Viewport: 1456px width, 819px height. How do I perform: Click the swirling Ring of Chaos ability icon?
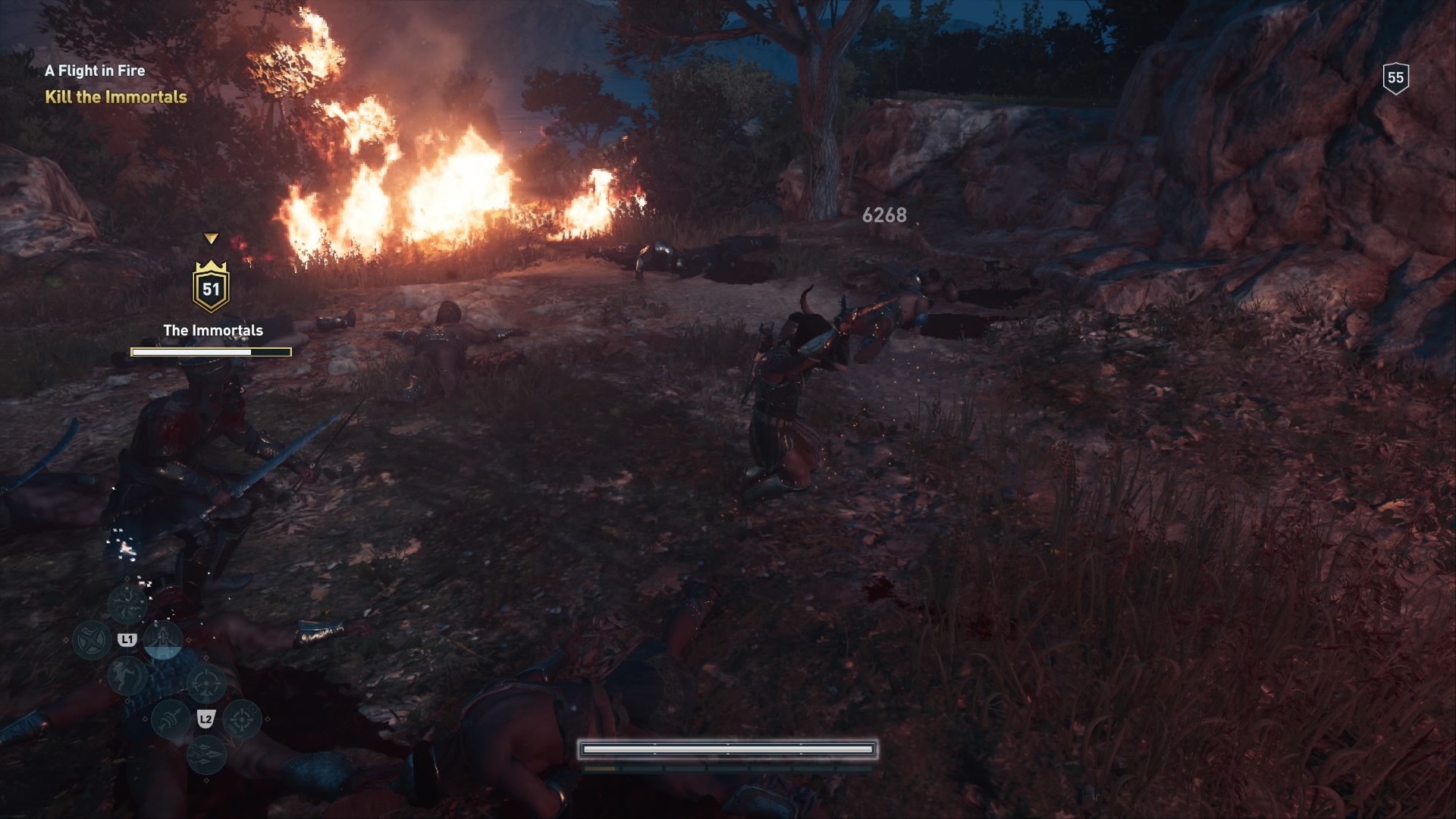point(128,604)
